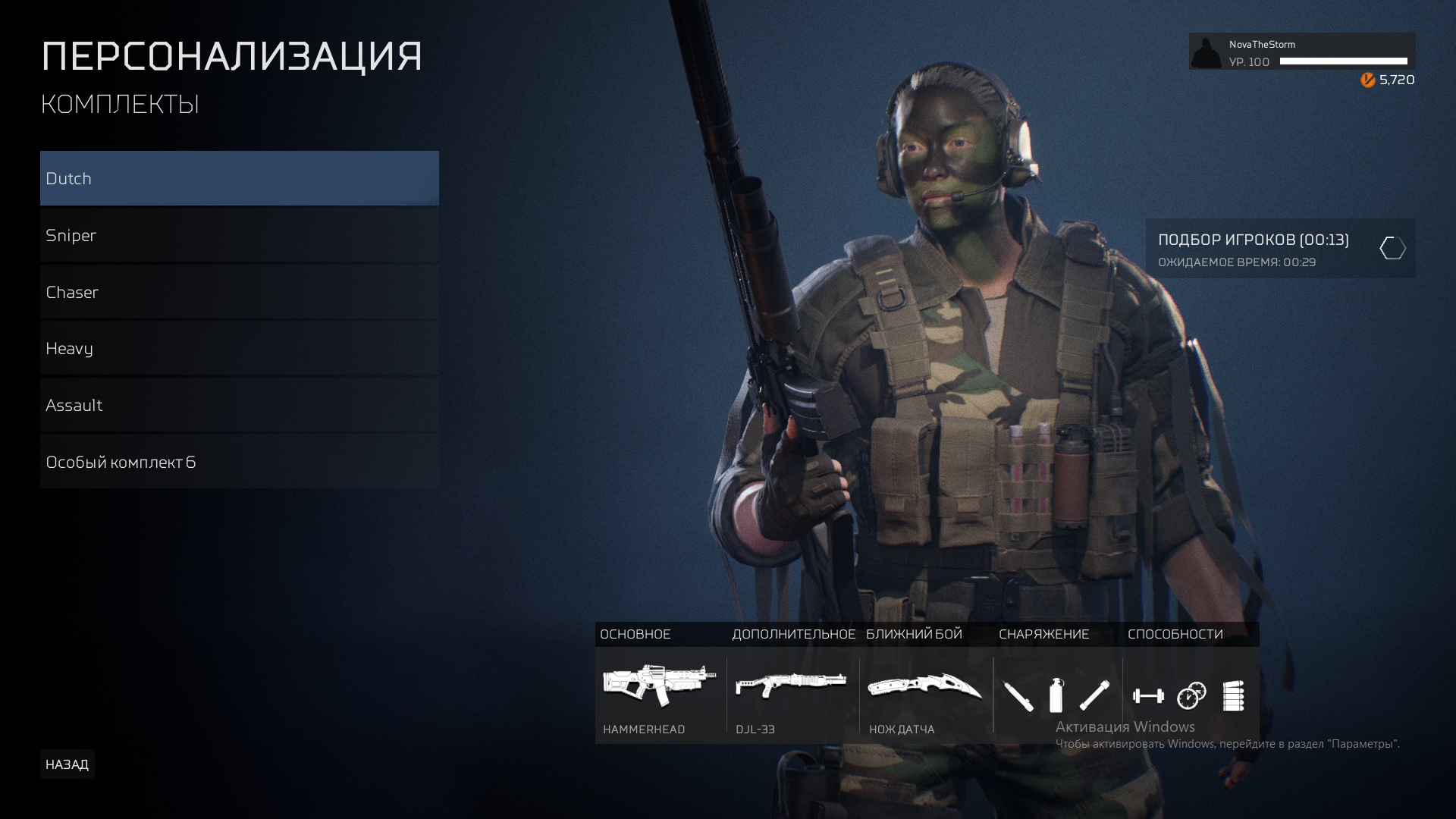Choose the ammo magazine perk icon
This screenshot has width=1456, height=819.
(x=1234, y=695)
